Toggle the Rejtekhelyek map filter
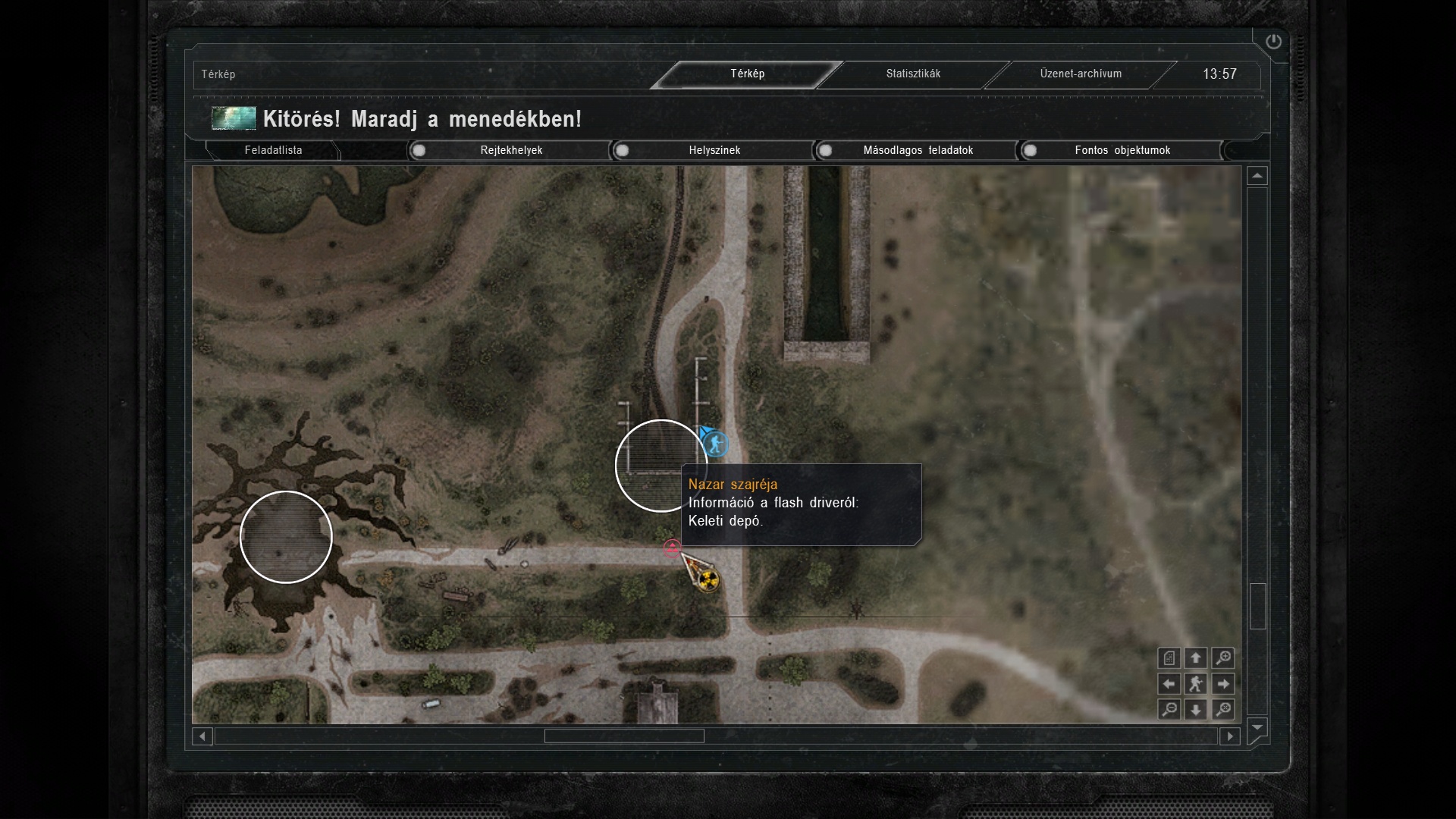 419,150
